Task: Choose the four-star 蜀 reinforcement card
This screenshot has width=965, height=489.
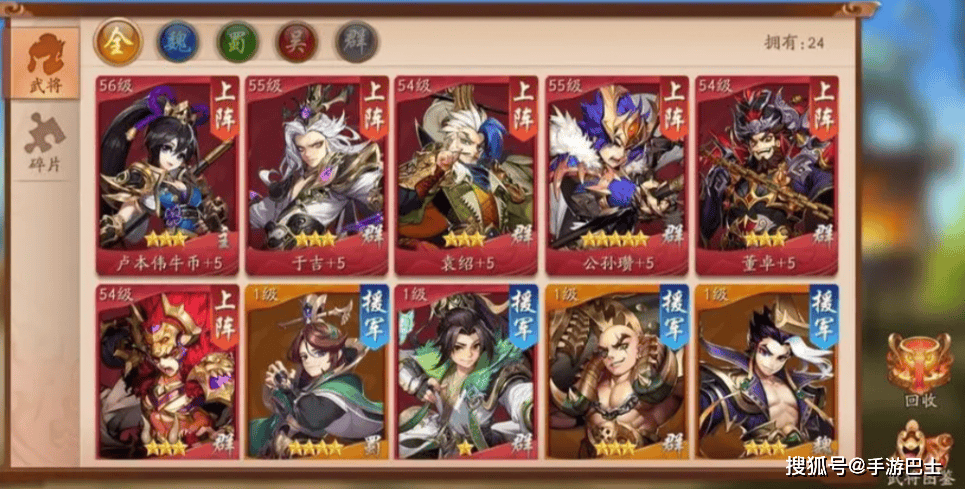Action: point(317,372)
